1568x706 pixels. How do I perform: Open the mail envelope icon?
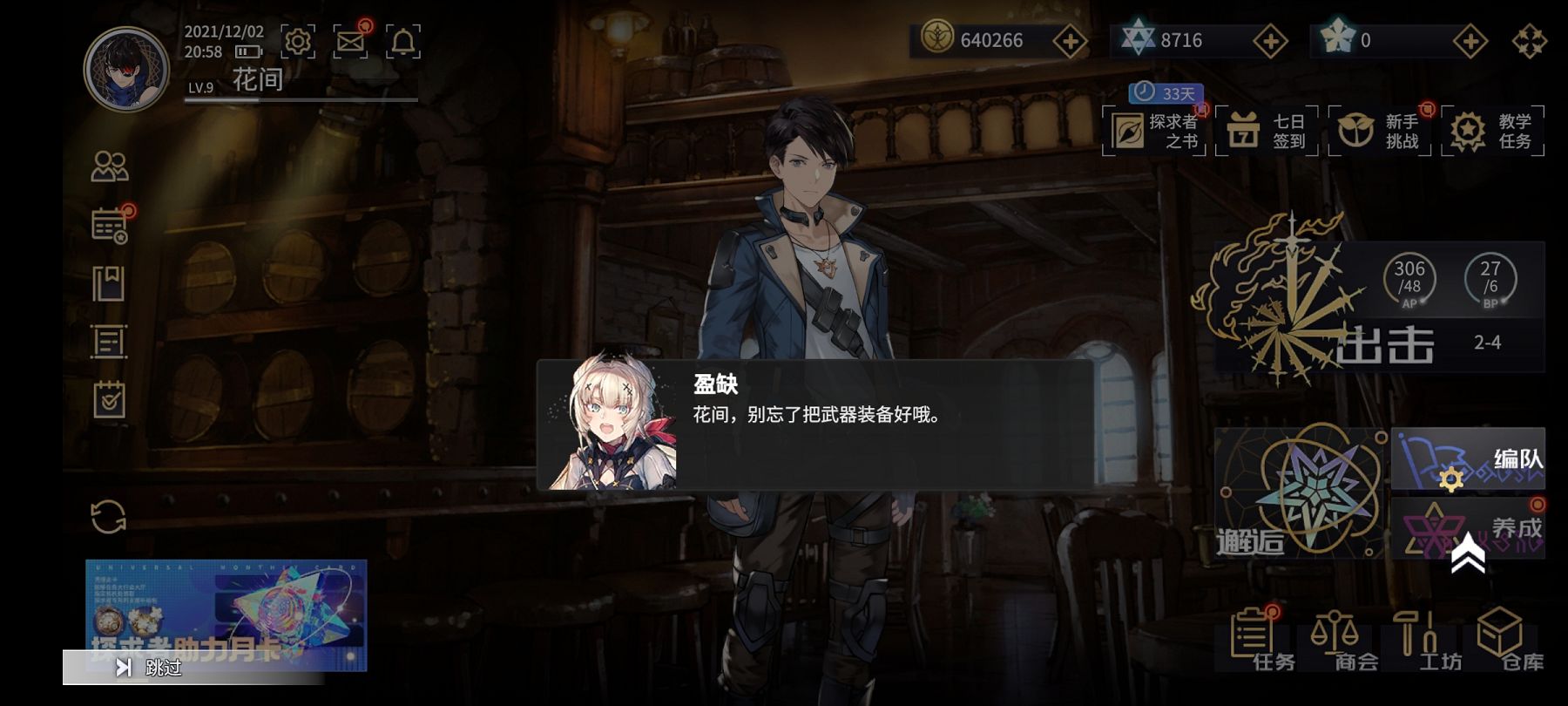point(351,41)
